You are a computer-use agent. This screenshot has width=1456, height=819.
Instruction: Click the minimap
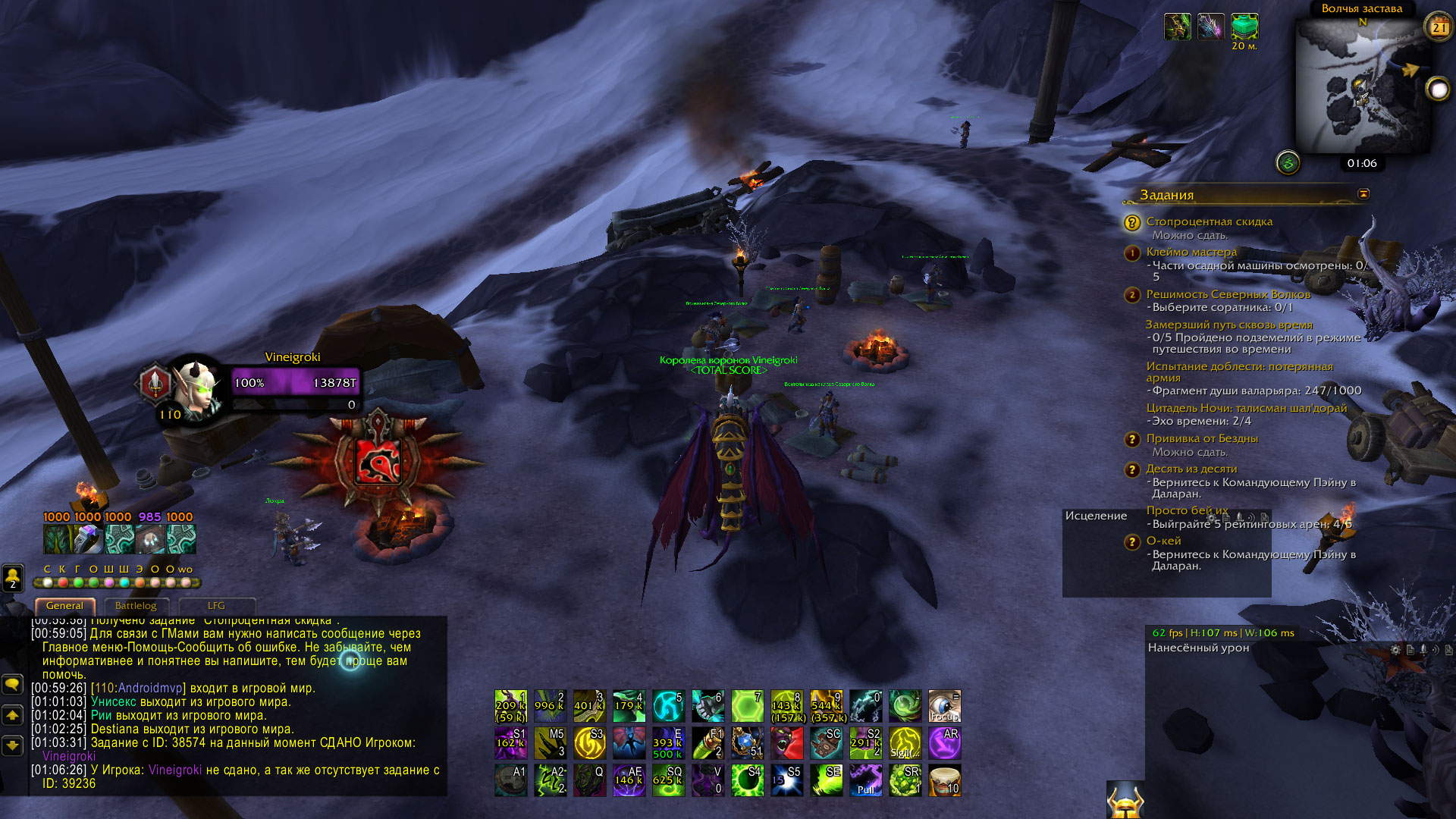(x=1361, y=87)
